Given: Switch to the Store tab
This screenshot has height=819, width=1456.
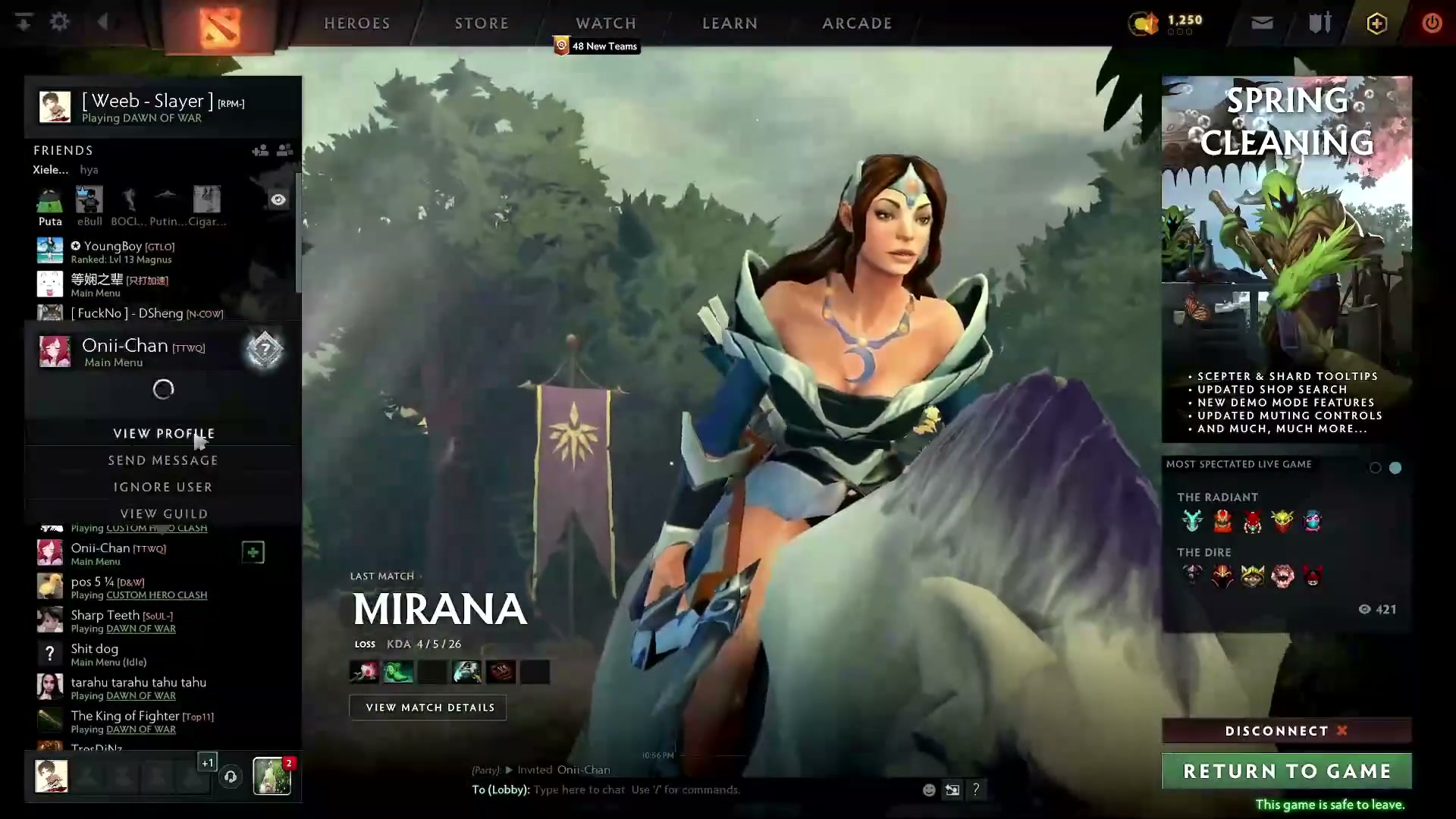Looking at the screenshot, I should click(x=482, y=24).
